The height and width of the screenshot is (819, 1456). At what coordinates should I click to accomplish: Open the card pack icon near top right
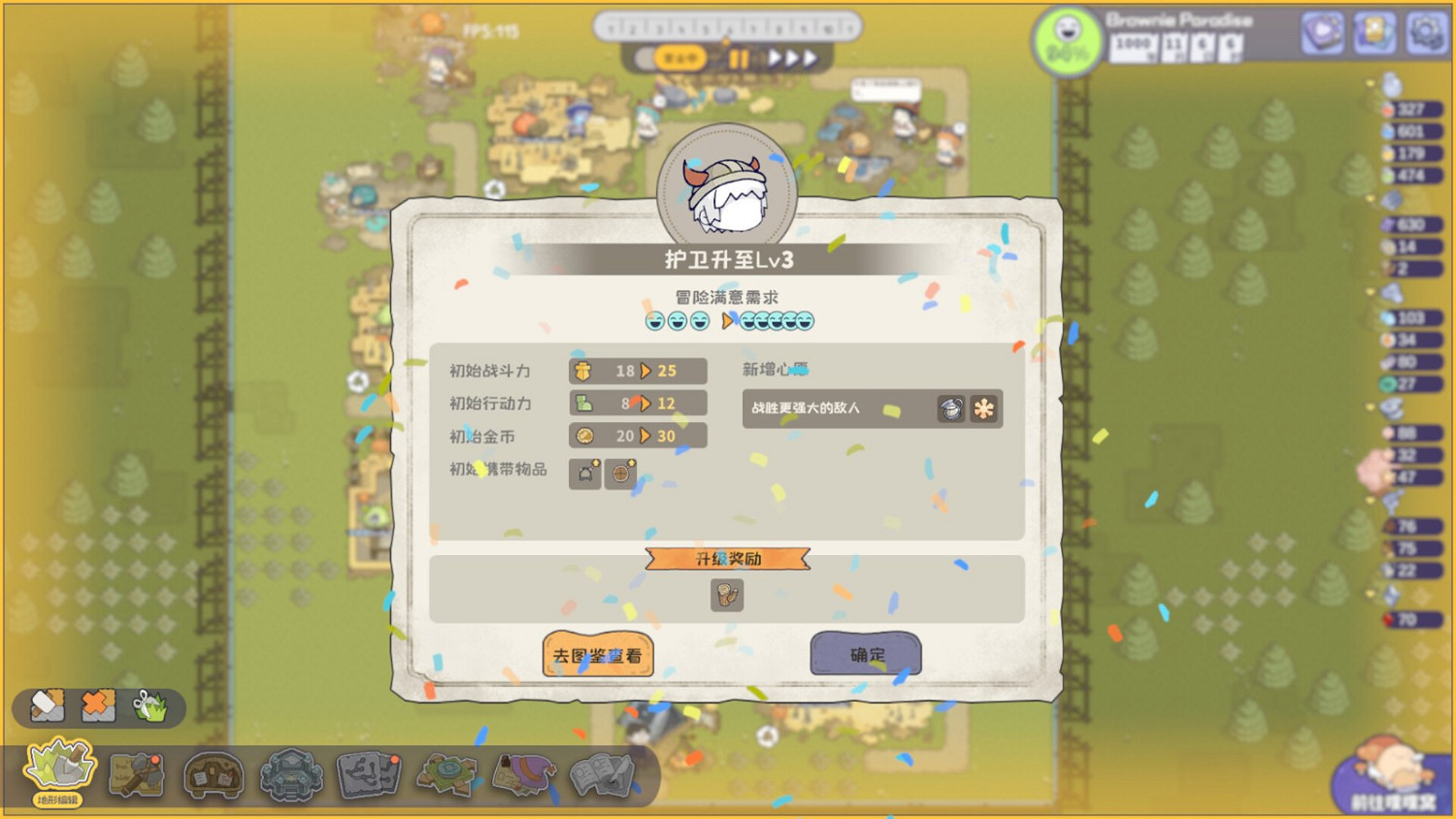[1372, 34]
